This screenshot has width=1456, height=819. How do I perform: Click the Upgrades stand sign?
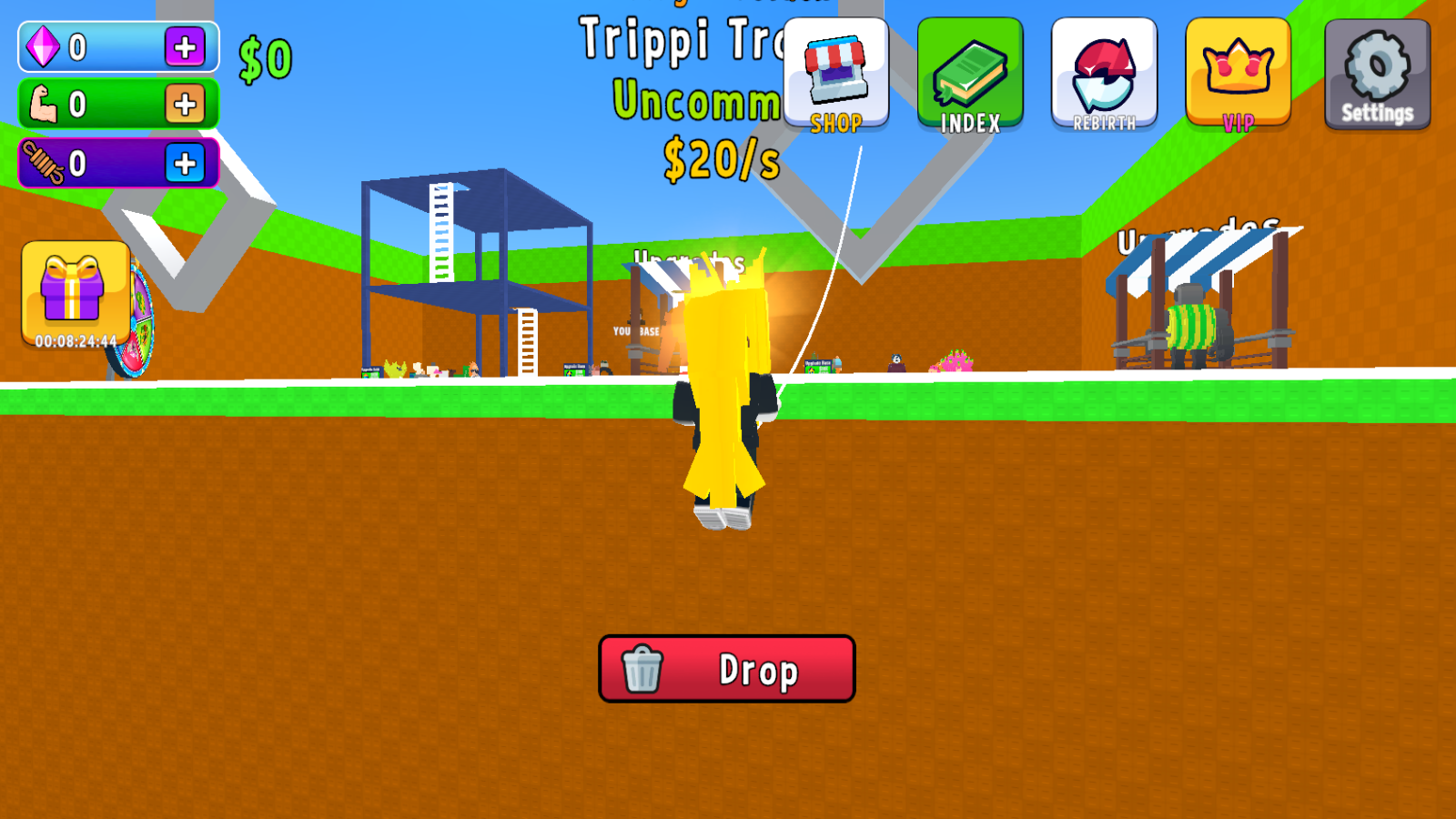(x=1197, y=235)
